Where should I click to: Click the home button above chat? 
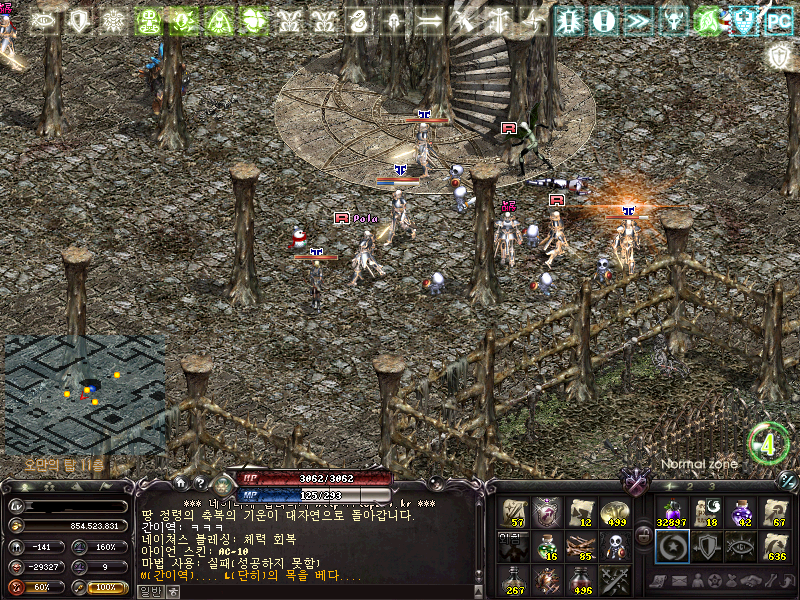point(179,483)
